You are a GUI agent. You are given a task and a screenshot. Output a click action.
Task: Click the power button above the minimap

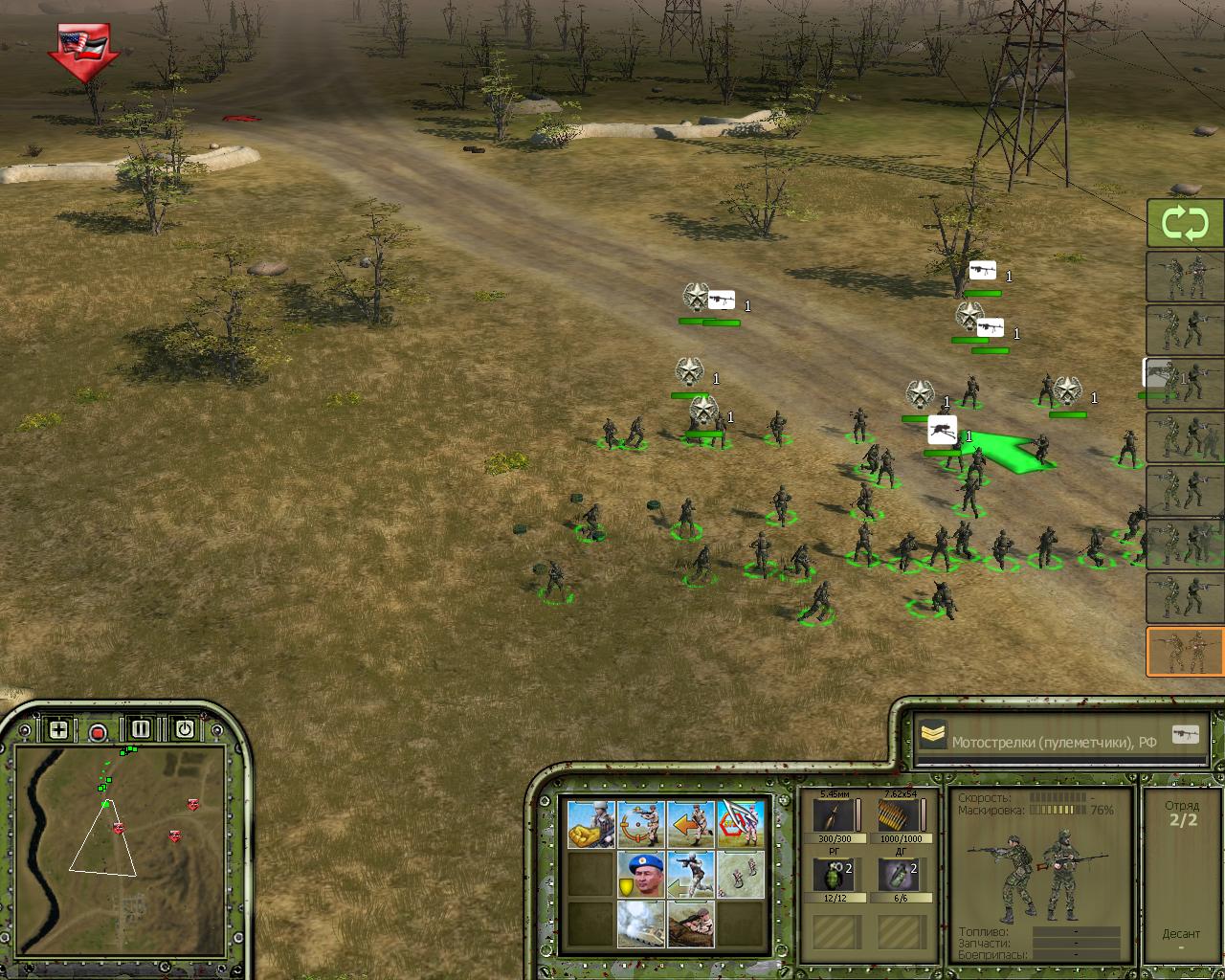coord(184,729)
